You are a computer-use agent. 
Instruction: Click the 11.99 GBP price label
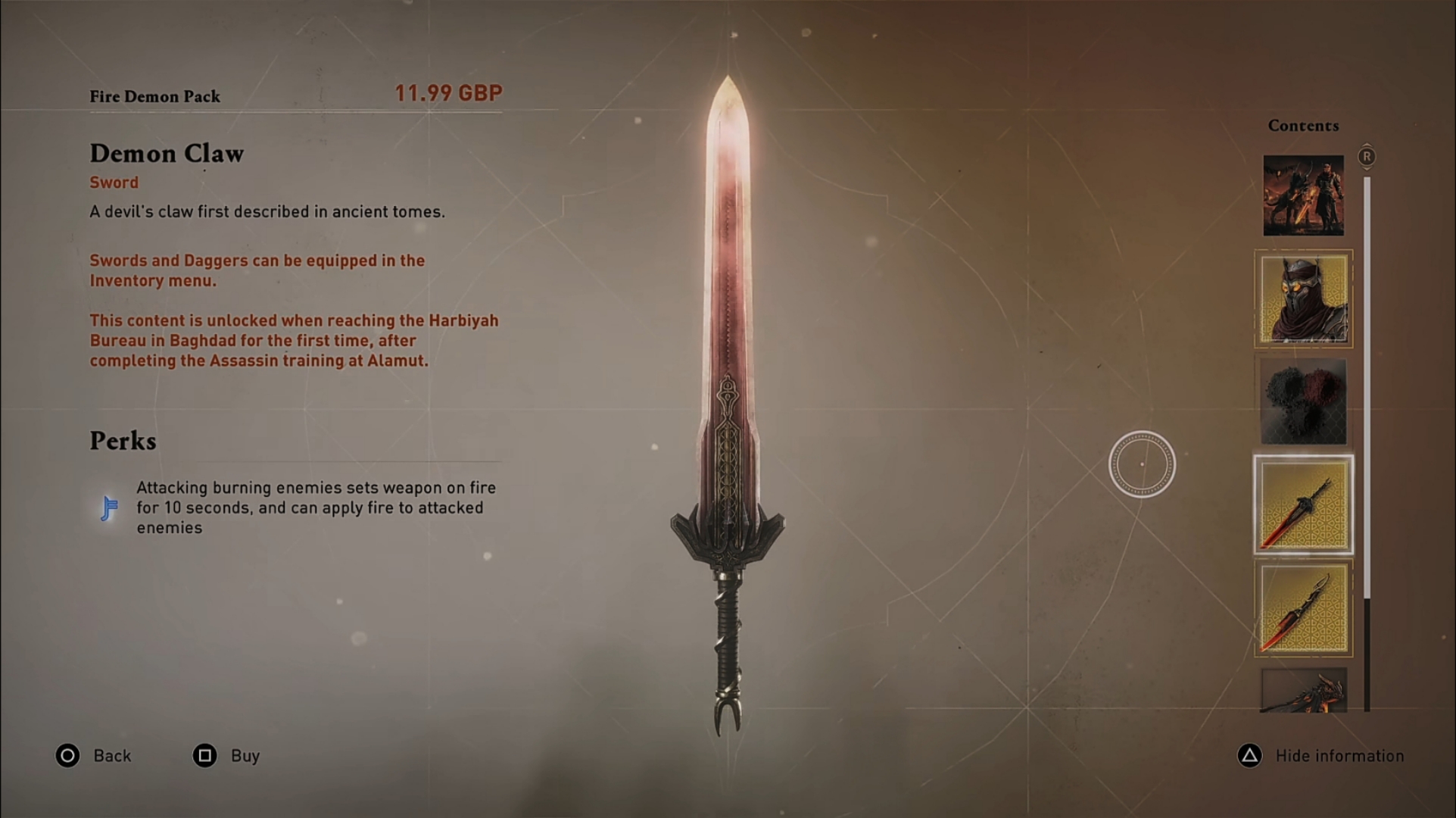[449, 92]
